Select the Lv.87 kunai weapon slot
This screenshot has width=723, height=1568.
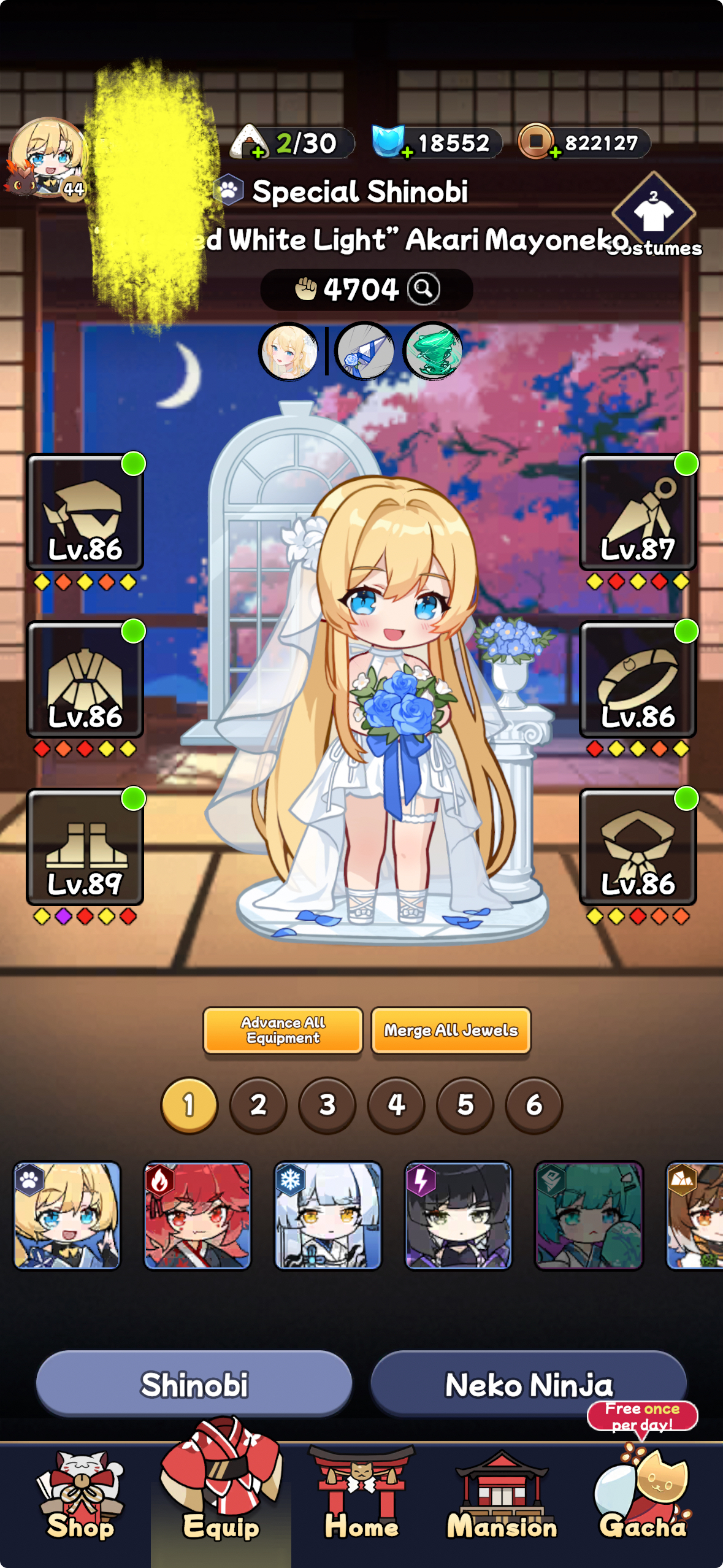point(638,512)
